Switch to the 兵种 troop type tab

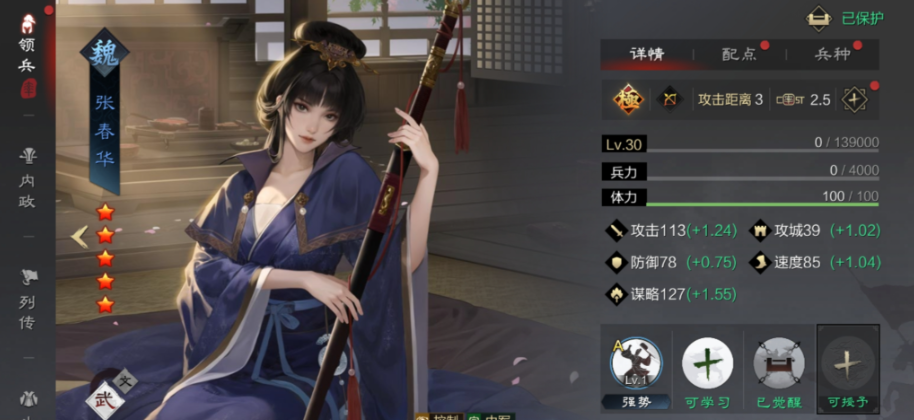point(832,54)
